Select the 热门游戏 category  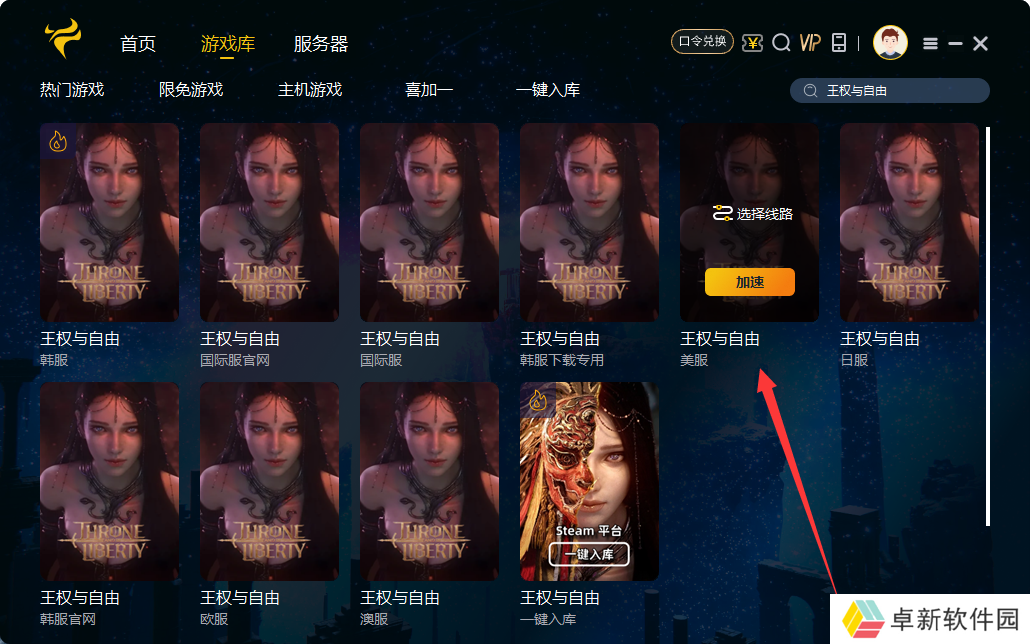coord(72,90)
